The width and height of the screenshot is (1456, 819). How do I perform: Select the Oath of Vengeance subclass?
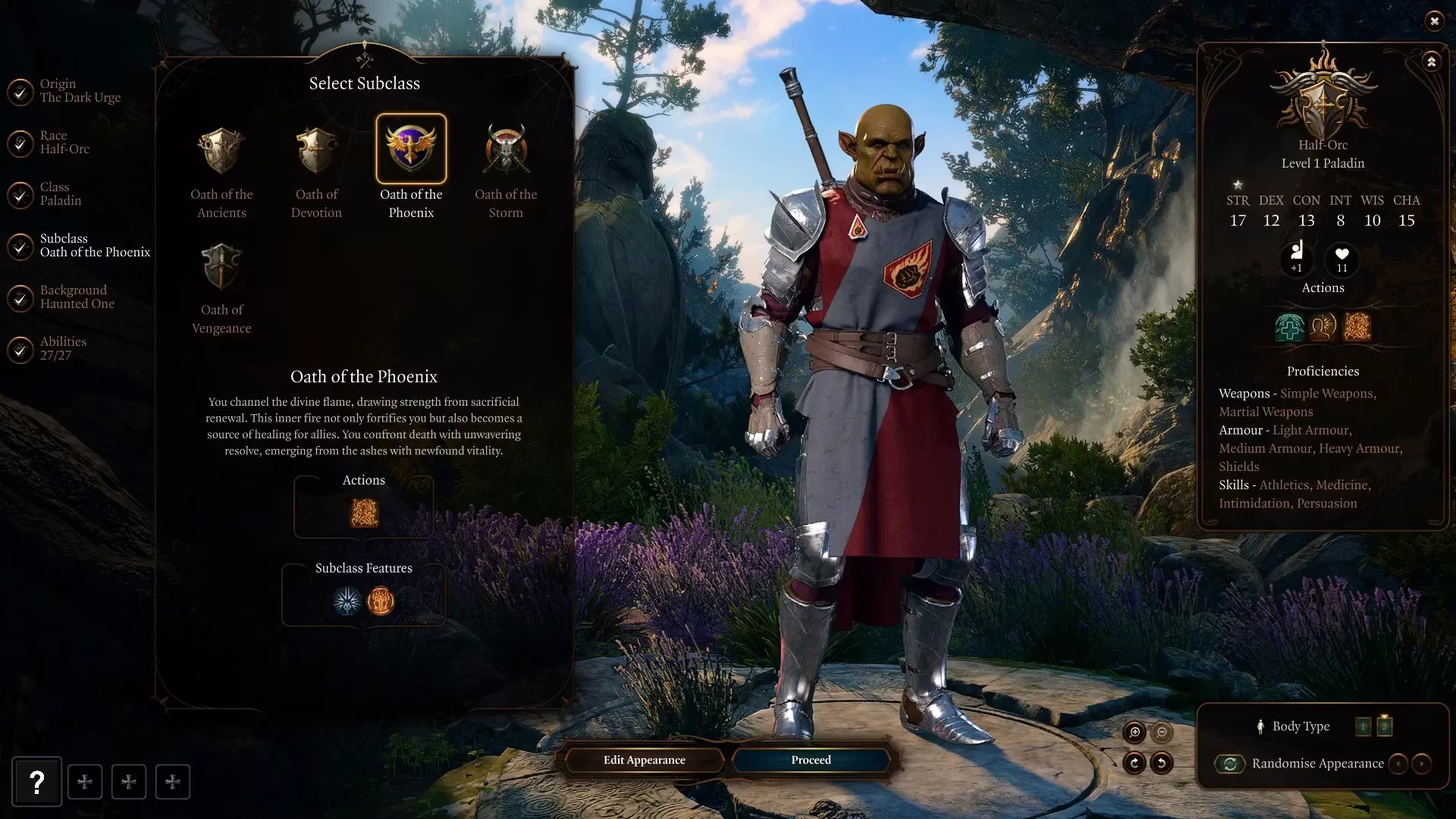coord(221,266)
